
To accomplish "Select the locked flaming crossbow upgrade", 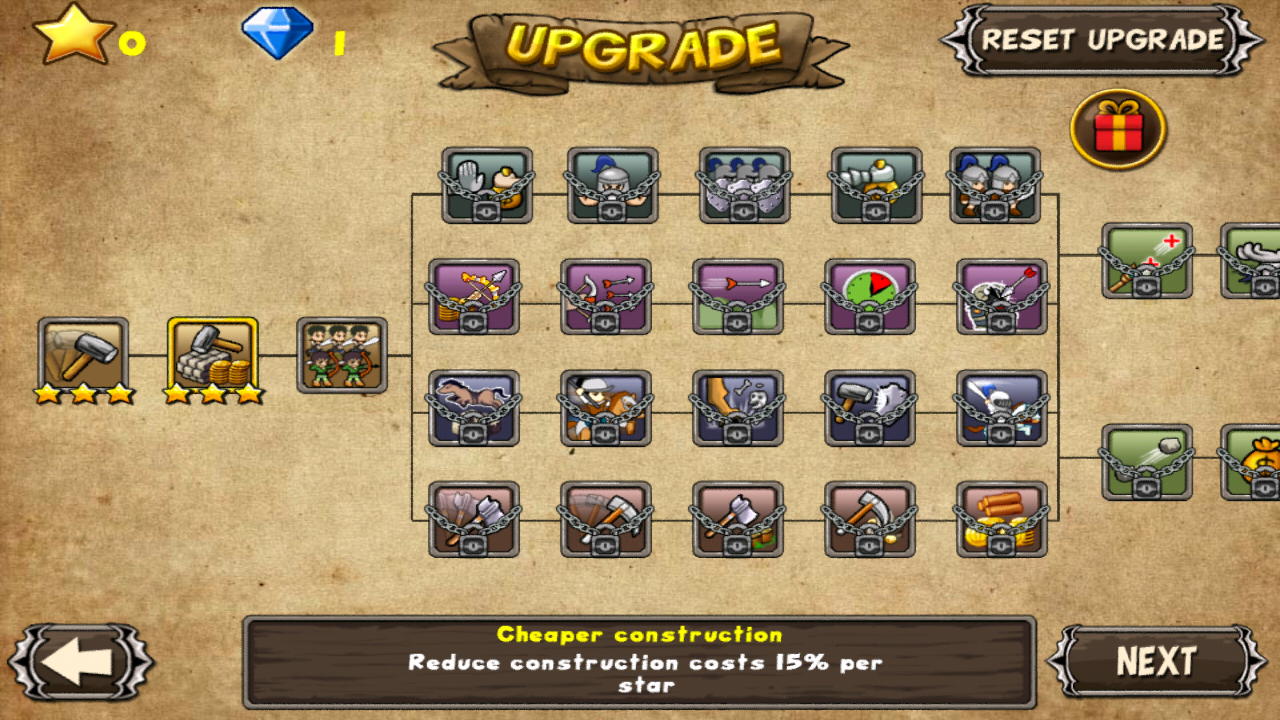I will (472, 295).
